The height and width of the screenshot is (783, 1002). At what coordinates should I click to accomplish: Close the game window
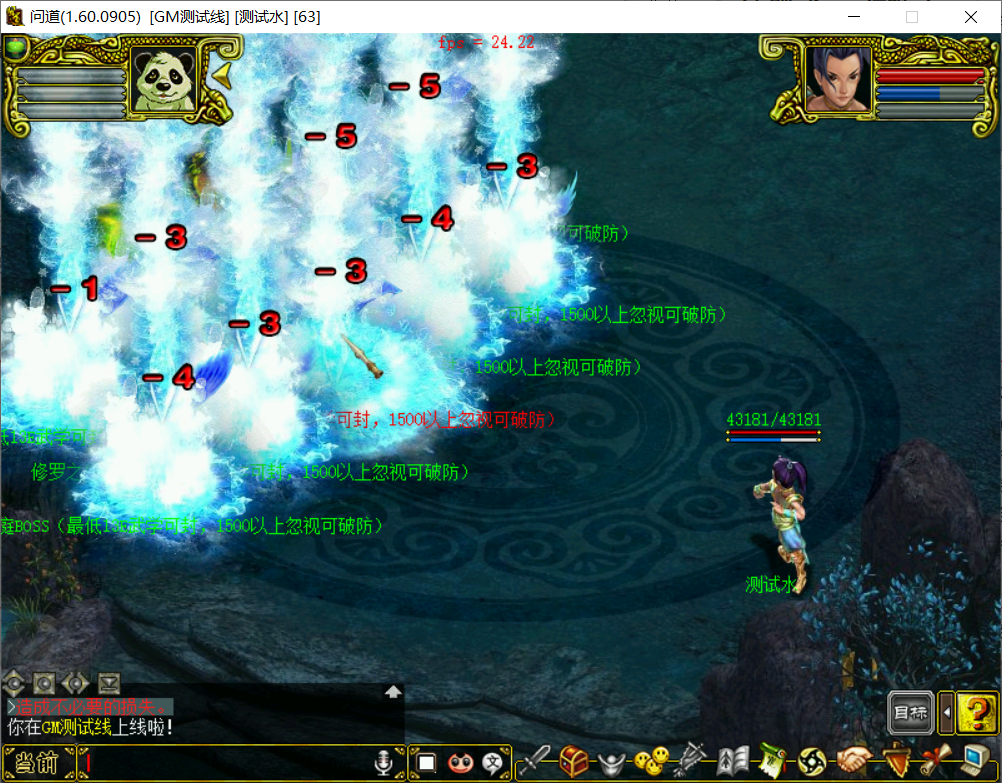tap(971, 17)
